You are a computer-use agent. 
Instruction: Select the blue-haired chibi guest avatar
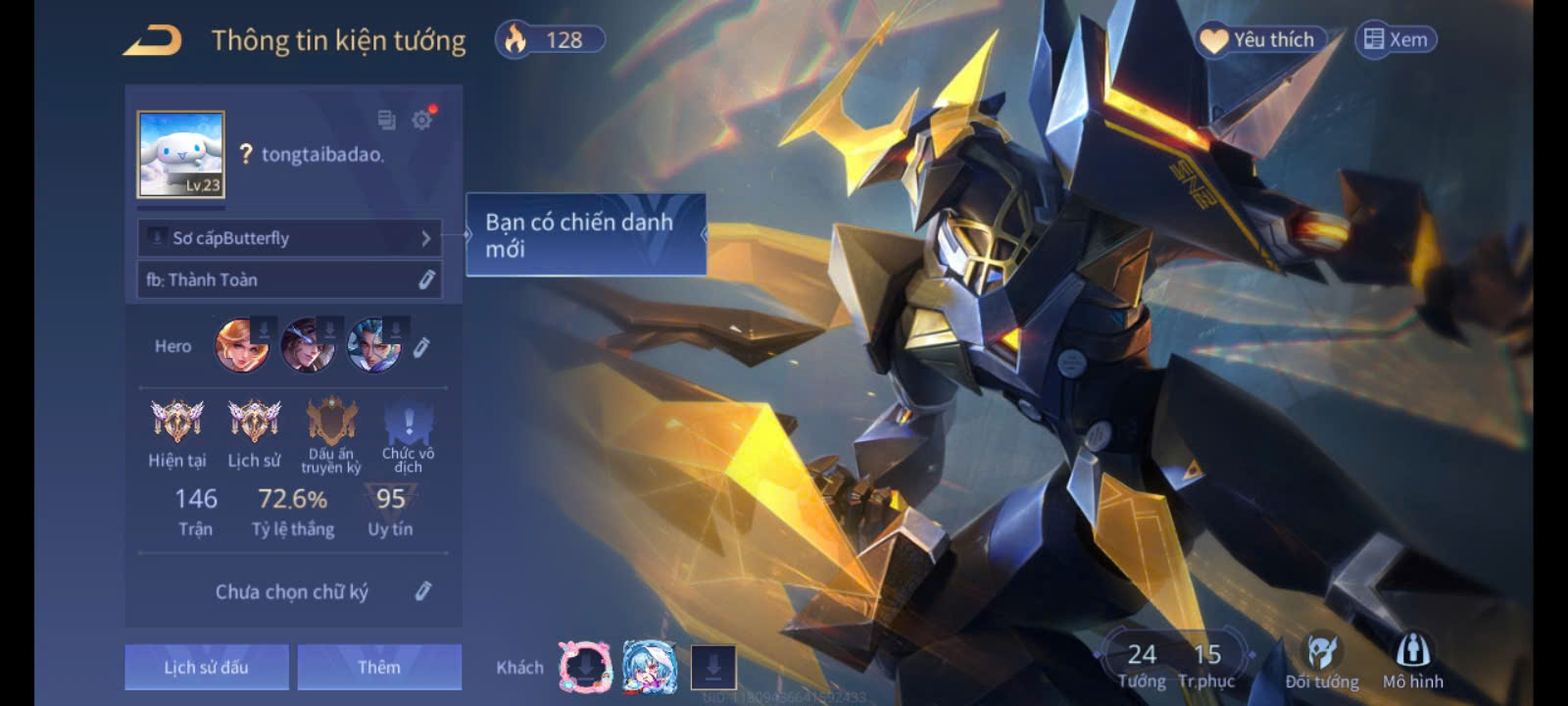click(649, 668)
